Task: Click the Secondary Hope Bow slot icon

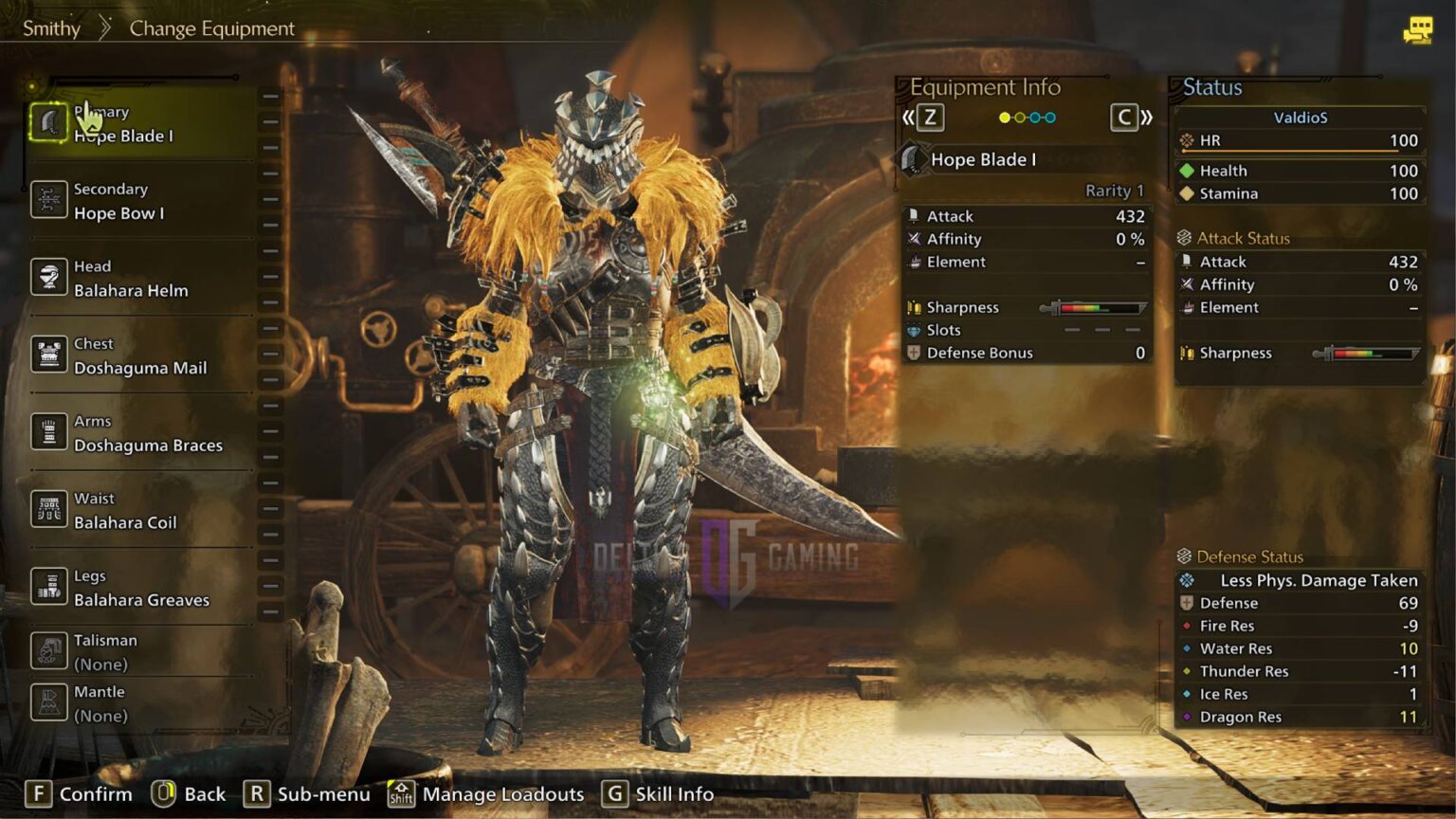Action: [48, 201]
